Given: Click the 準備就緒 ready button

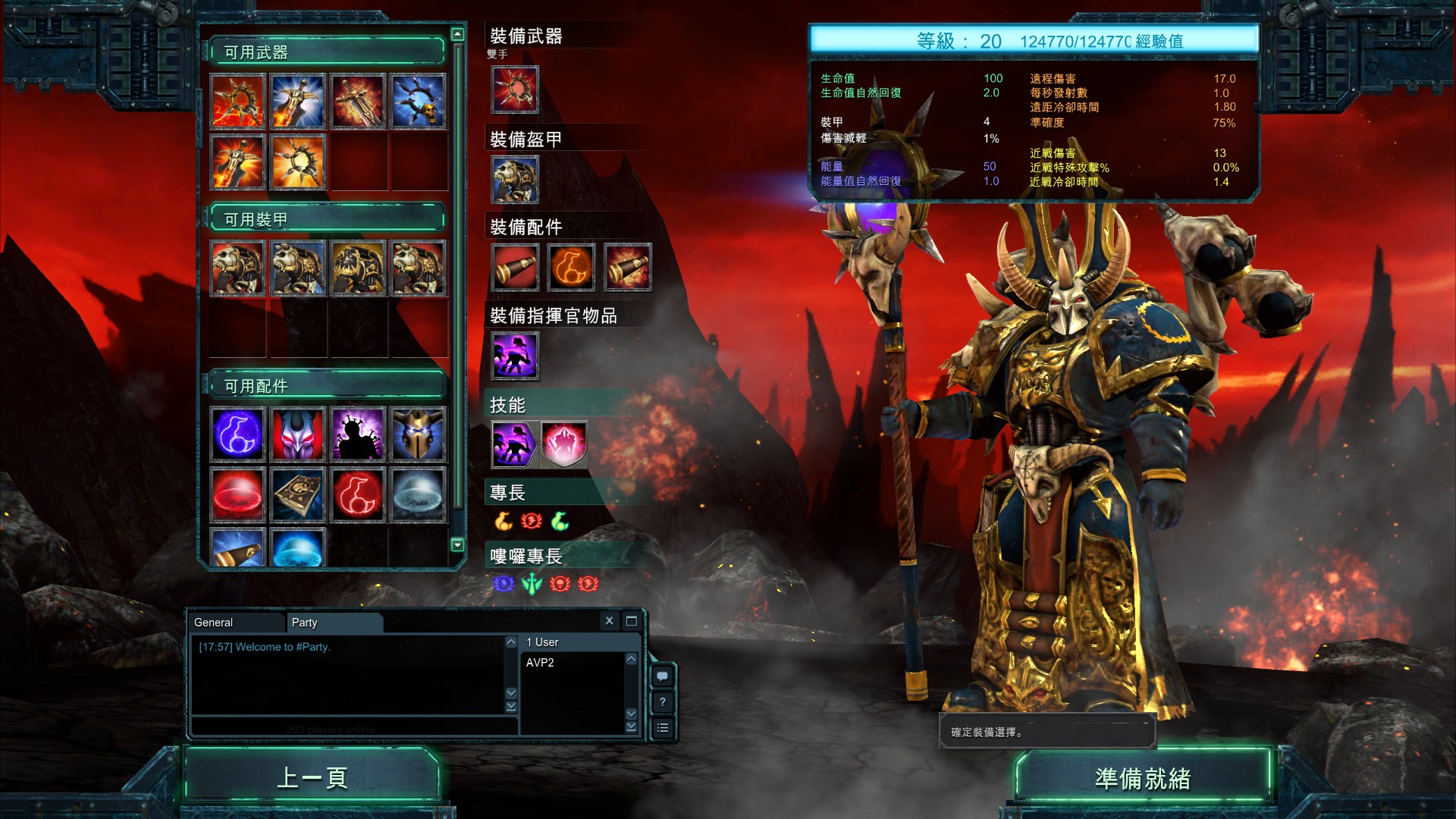Looking at the screenshot, I should tap(1142, 778).
